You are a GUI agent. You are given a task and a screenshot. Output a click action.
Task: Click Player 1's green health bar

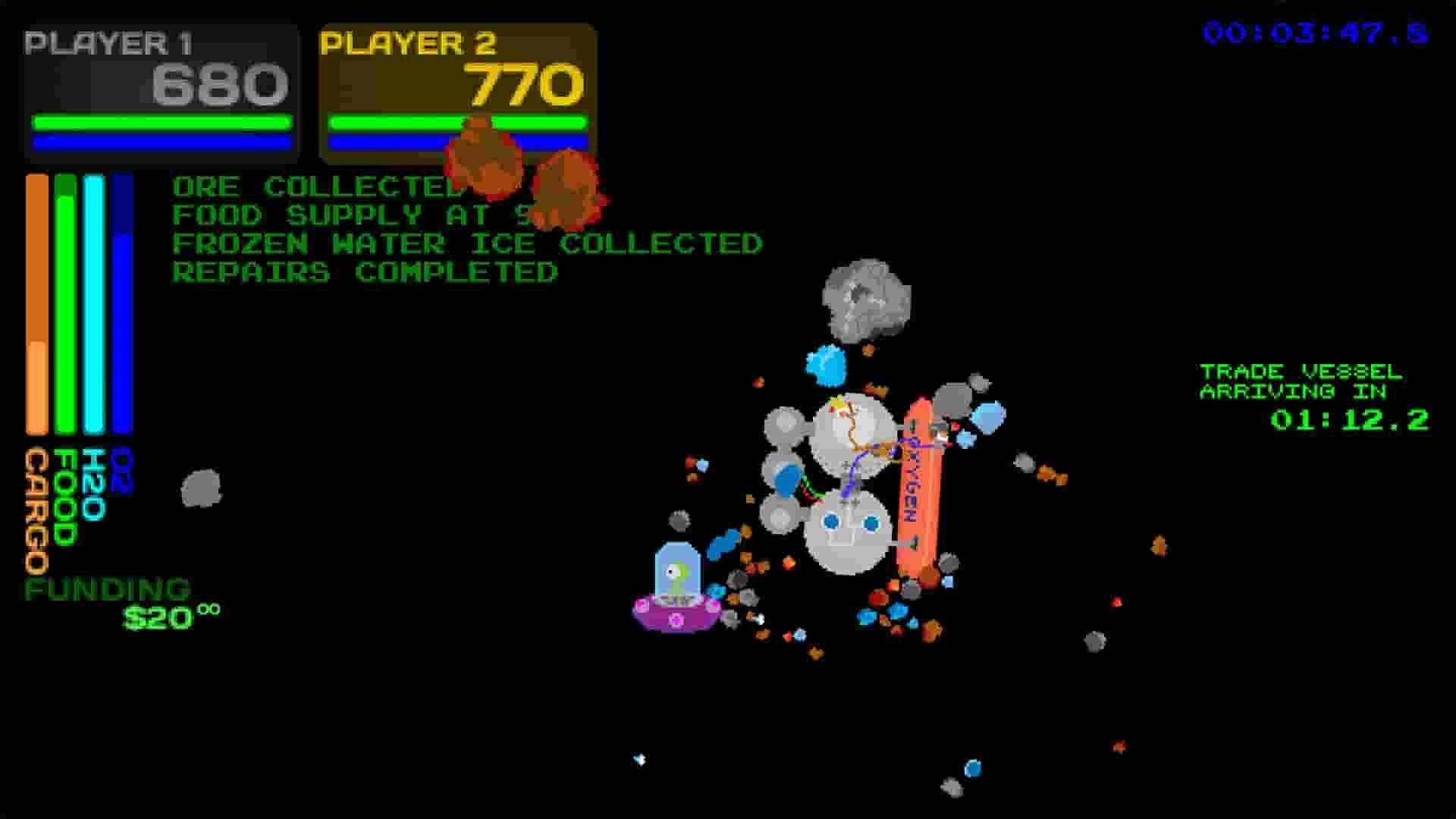coord(162,119)
